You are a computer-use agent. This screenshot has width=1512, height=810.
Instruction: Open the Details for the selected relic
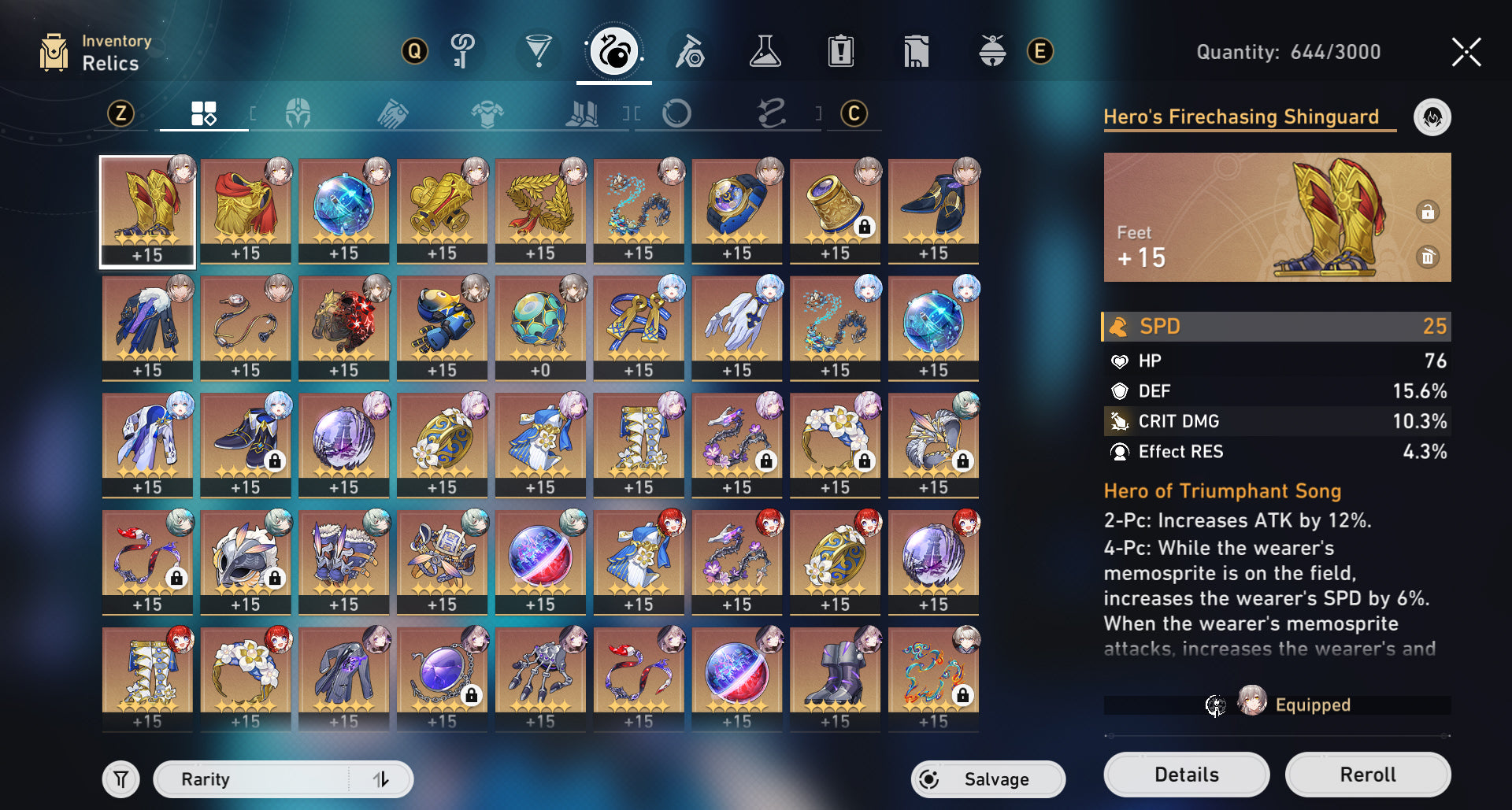tap(1186, 775)
